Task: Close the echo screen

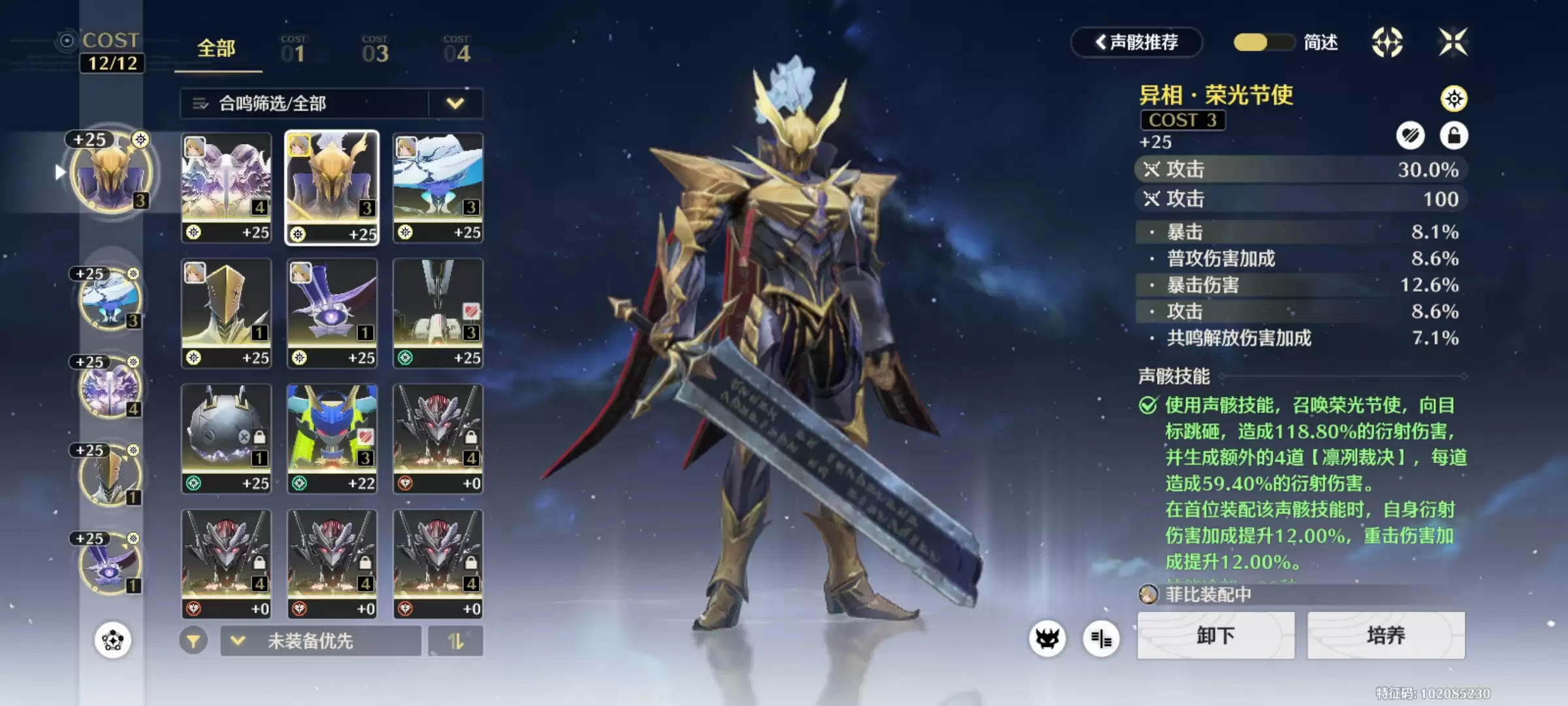Action: (1453, 42)
